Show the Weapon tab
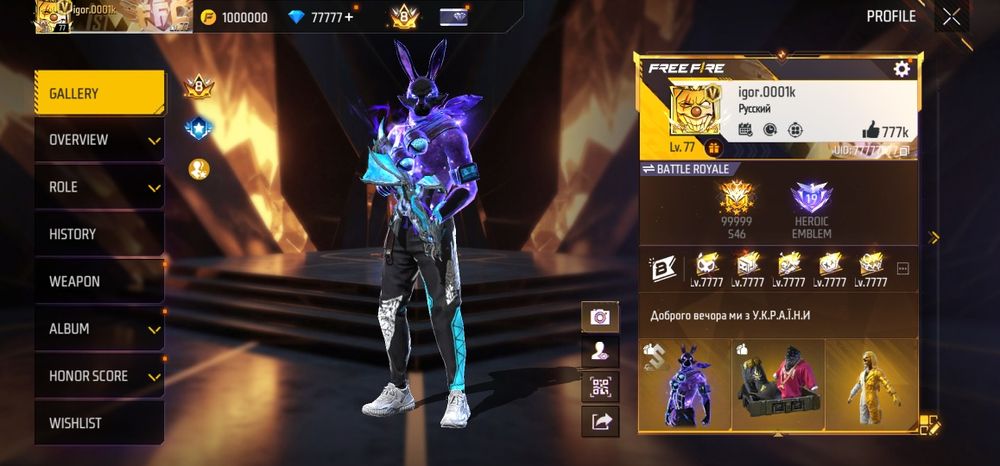Screen dimensions: 1000x466 pyautogui.click(x=99, y=281)
